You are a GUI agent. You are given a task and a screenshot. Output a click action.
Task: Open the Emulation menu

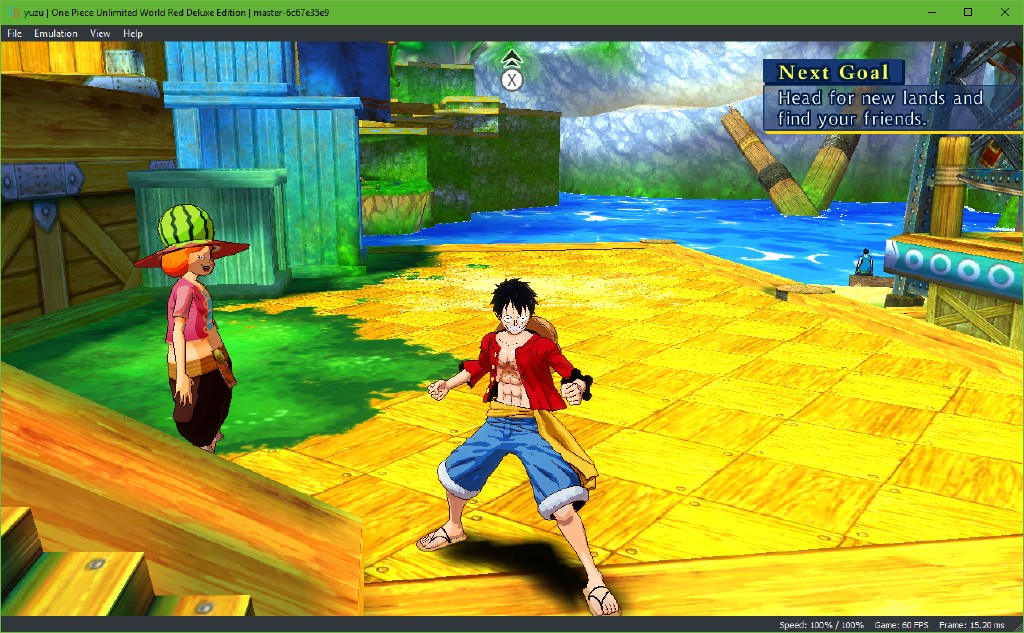pyautogui.click(x=56, y=33)
